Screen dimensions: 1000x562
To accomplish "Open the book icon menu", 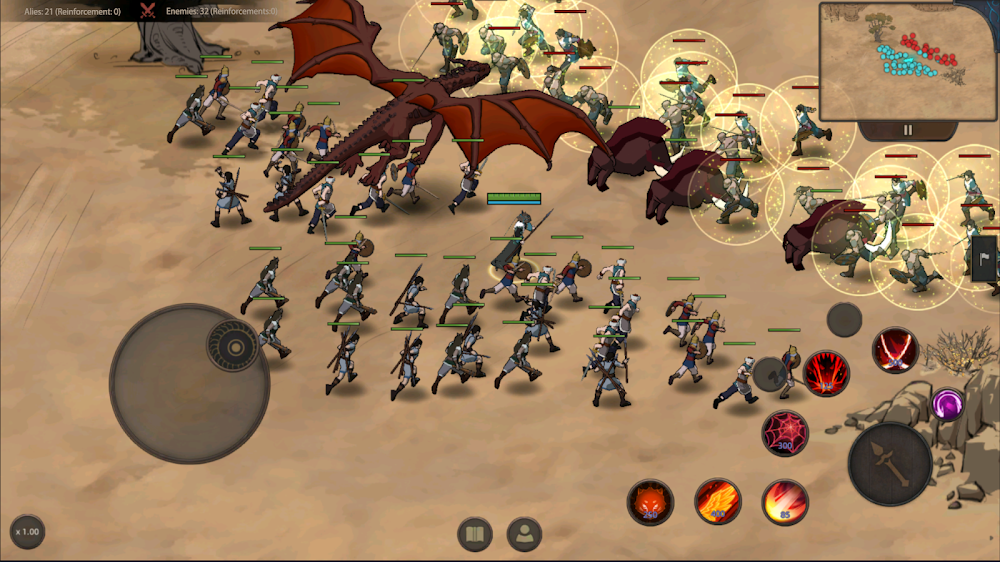I will click(475, 534).
